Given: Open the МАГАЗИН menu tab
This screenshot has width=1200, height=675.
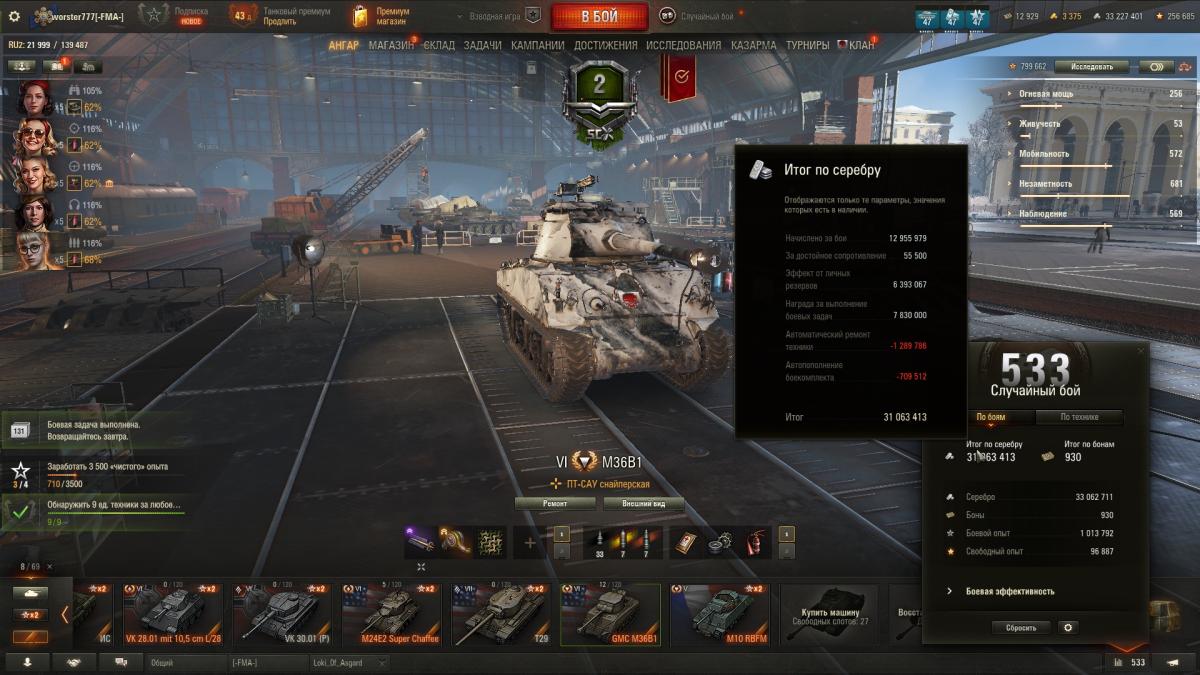Looking at the screenshot, I should pyautogui.click(x=391, y=45).
